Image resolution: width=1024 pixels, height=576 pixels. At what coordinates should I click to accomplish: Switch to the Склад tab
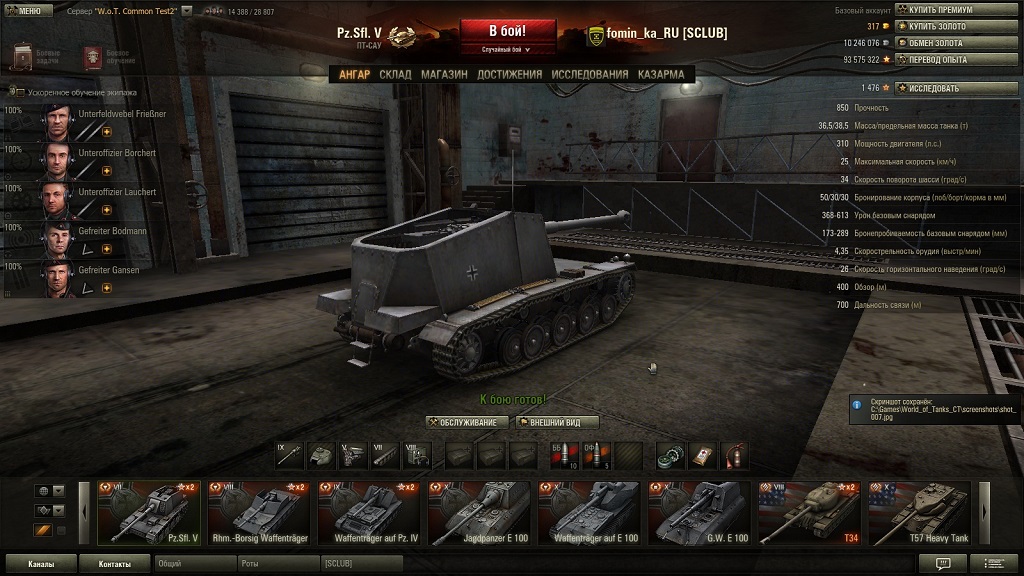point(395,74)
